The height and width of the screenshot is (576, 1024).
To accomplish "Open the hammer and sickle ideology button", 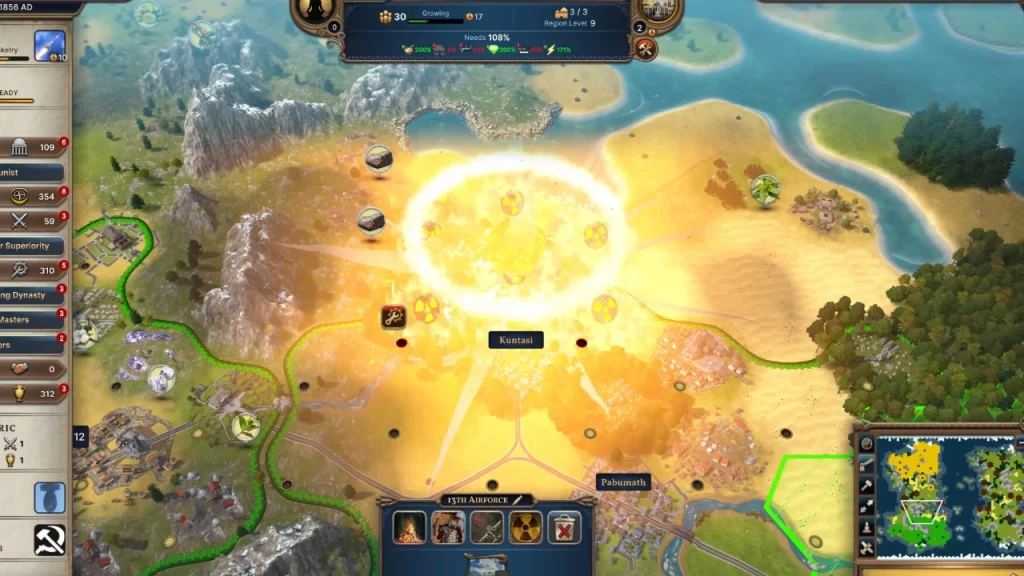I will coord(49,540).
